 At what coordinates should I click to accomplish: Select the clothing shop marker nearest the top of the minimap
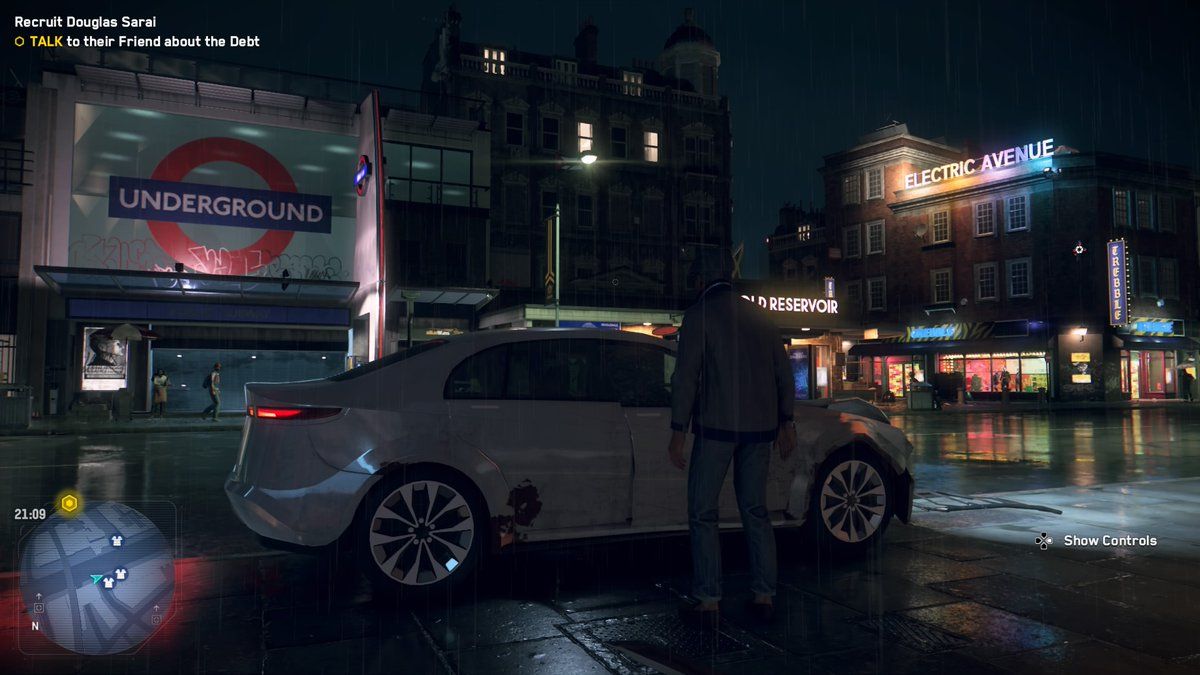[116, 541]
